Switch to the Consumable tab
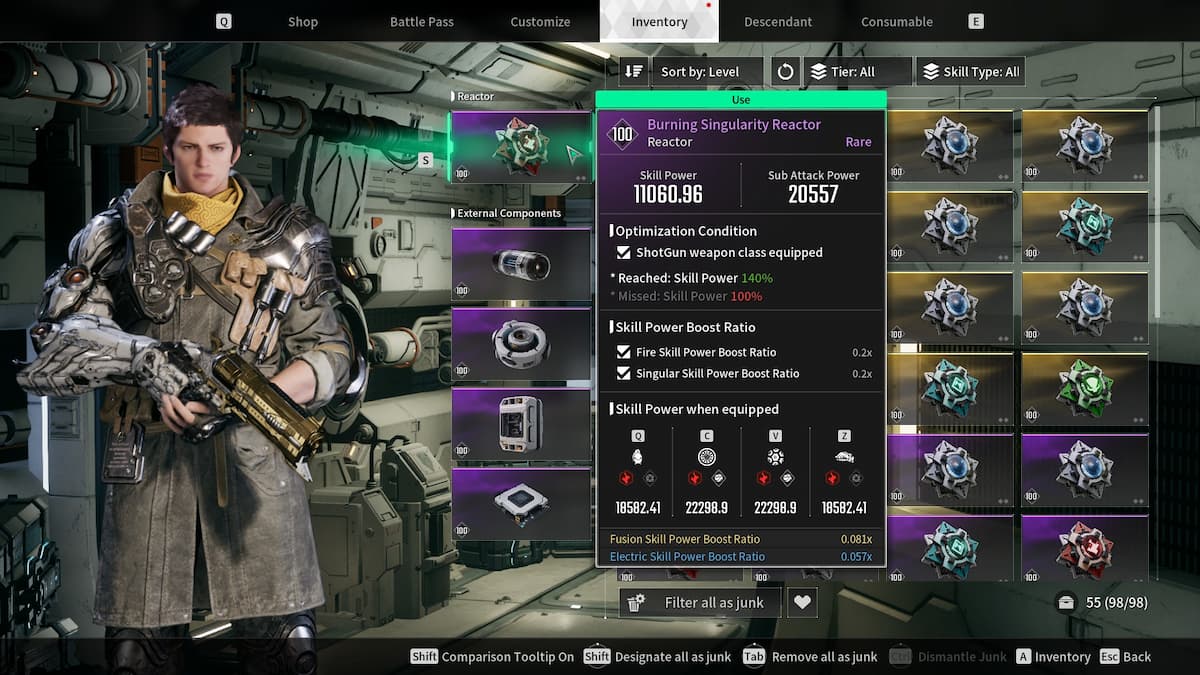Screen dimensions: 1200x675 click(897, 22)
